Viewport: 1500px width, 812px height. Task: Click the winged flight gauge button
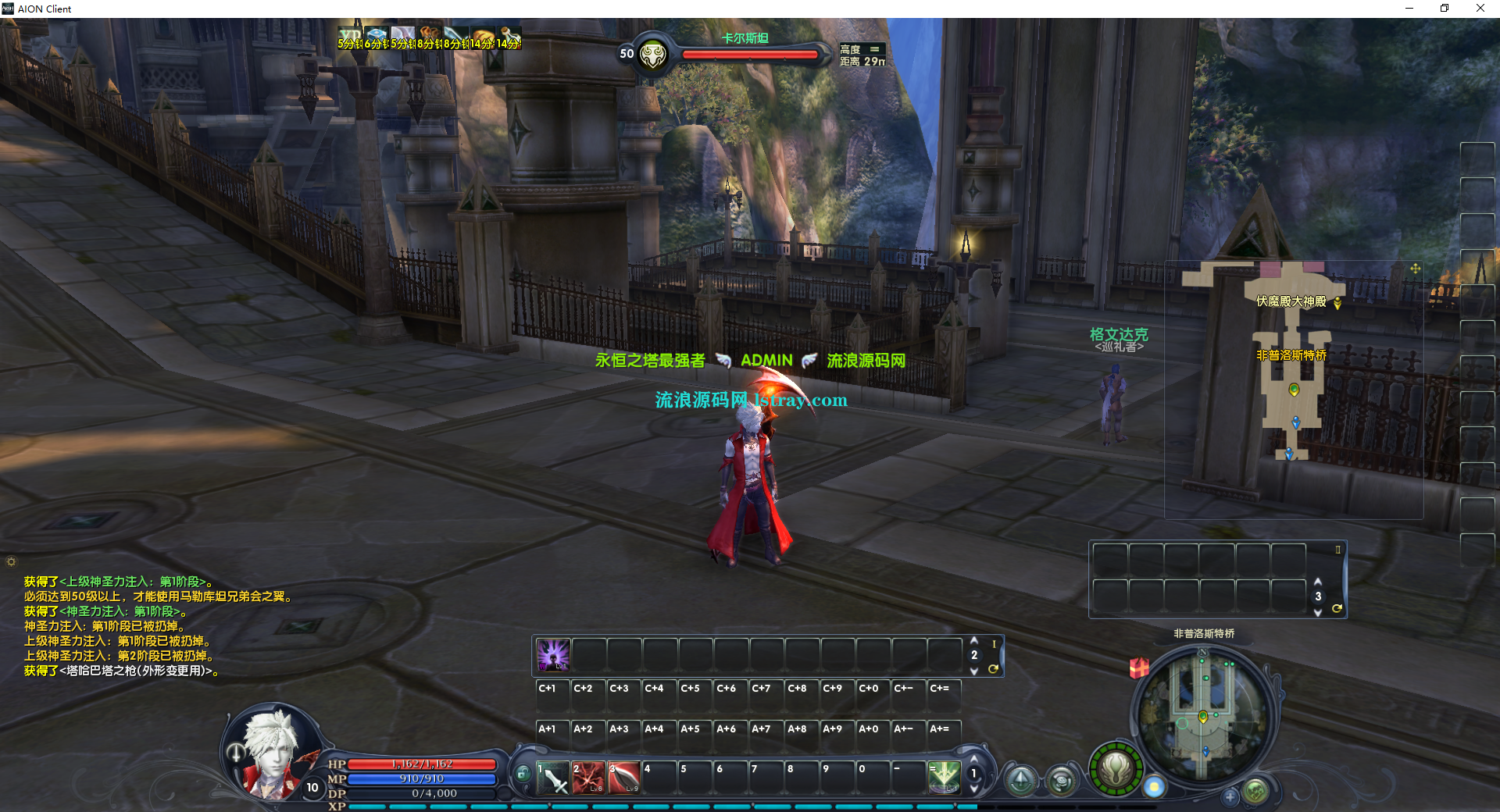[1116, 769]
